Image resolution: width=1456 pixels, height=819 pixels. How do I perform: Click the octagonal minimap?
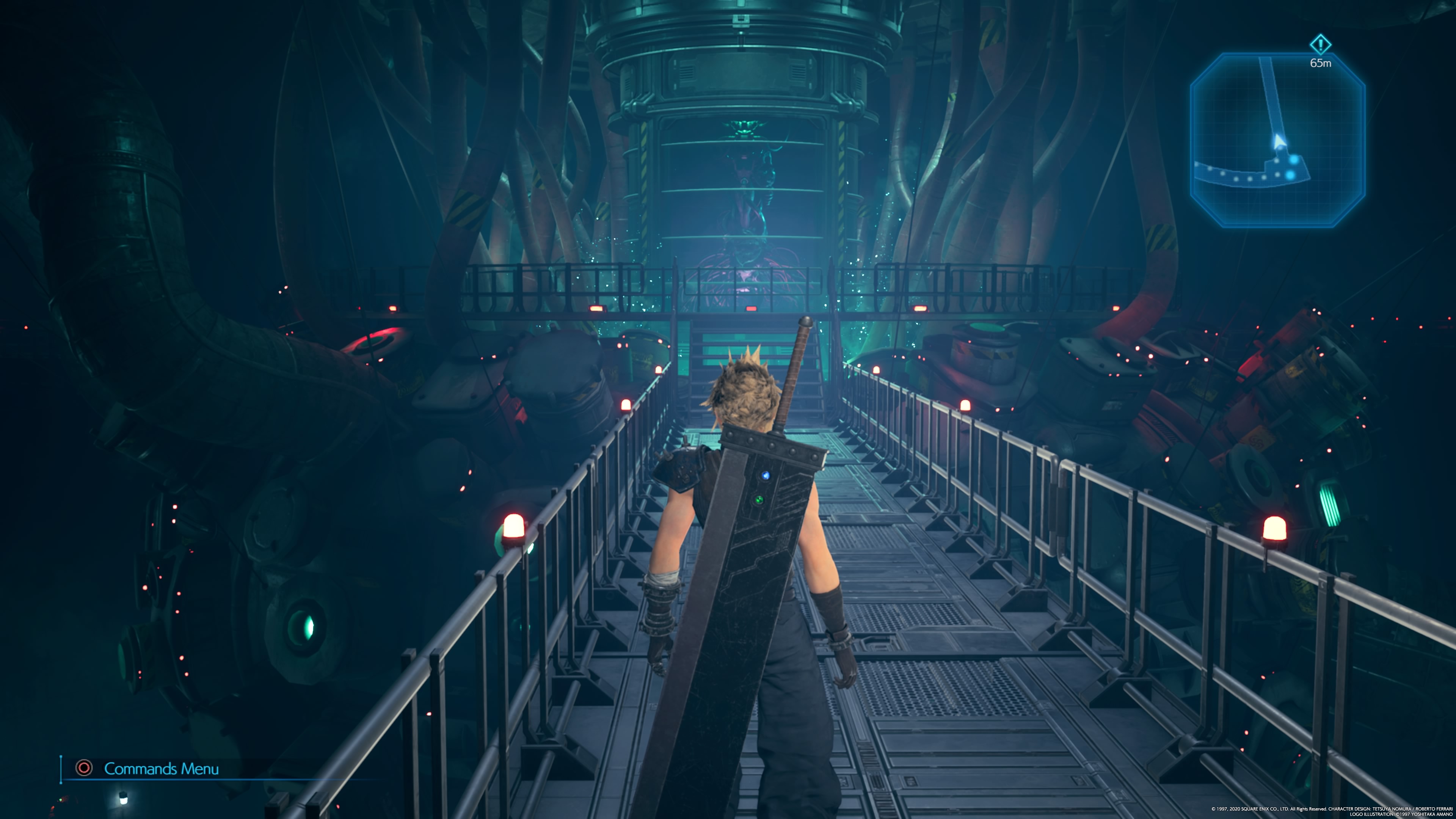[1277, 140]
